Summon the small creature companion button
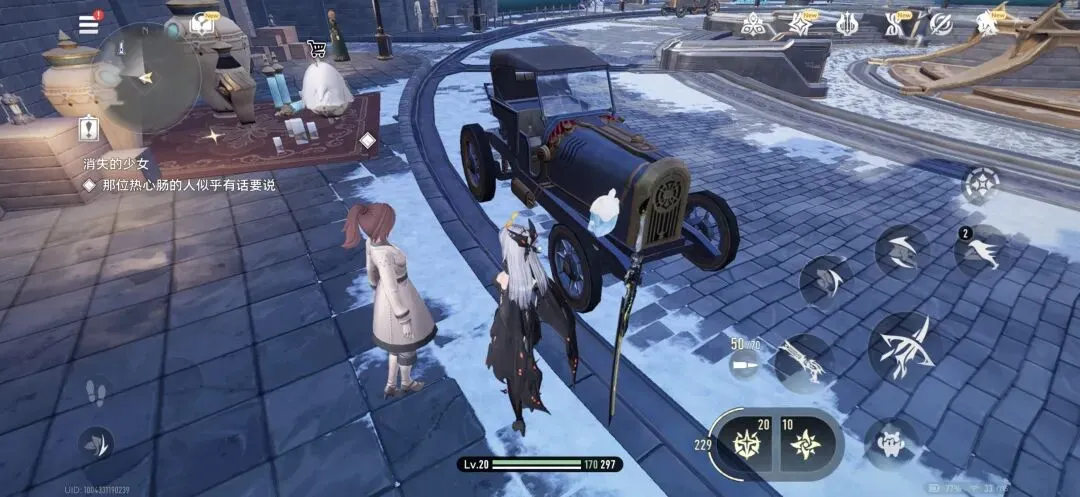Screen dimensions: 1080x497 (x=890, y=441)
